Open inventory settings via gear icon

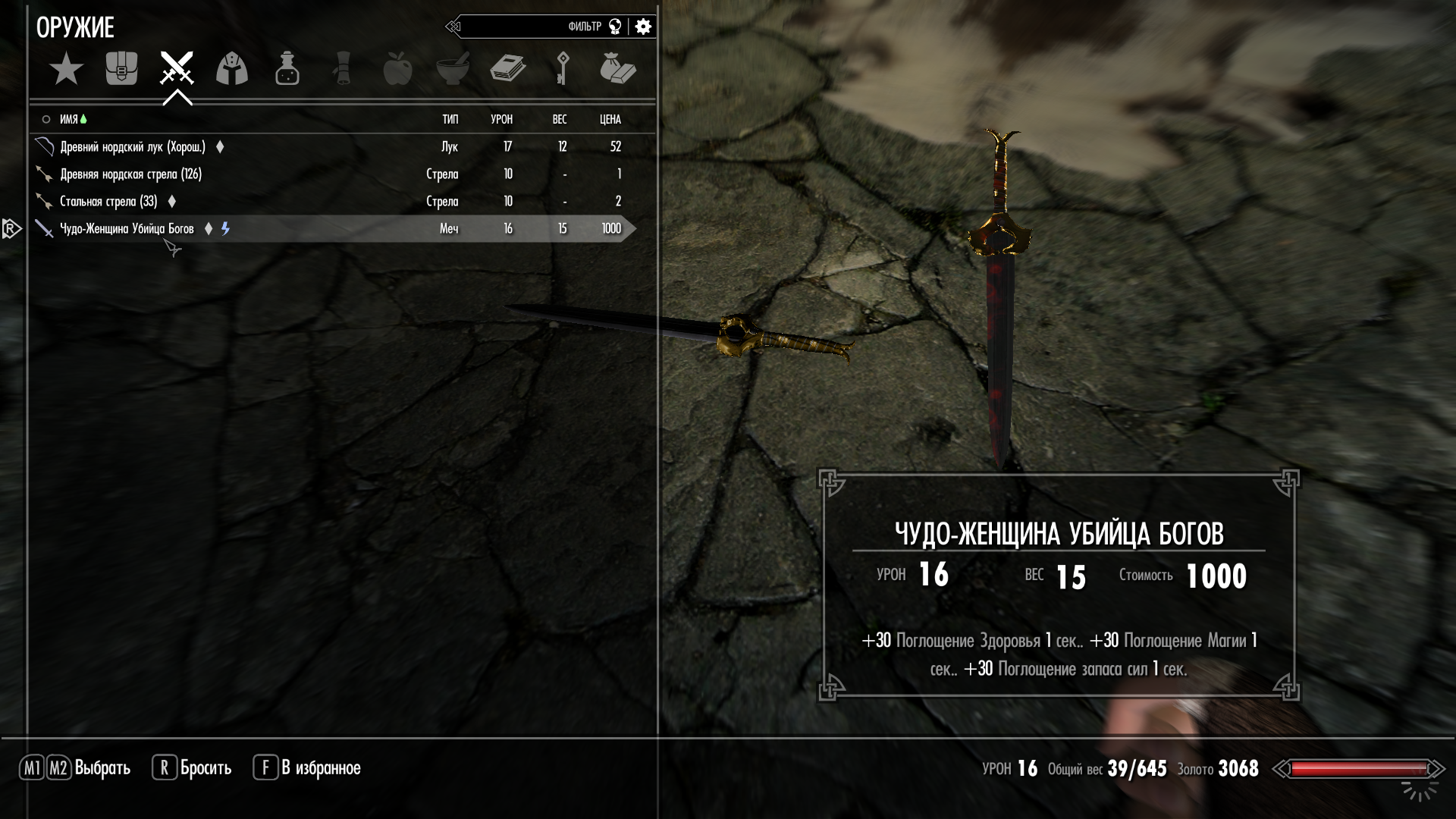pyautogui.click(x=643, y=27)
